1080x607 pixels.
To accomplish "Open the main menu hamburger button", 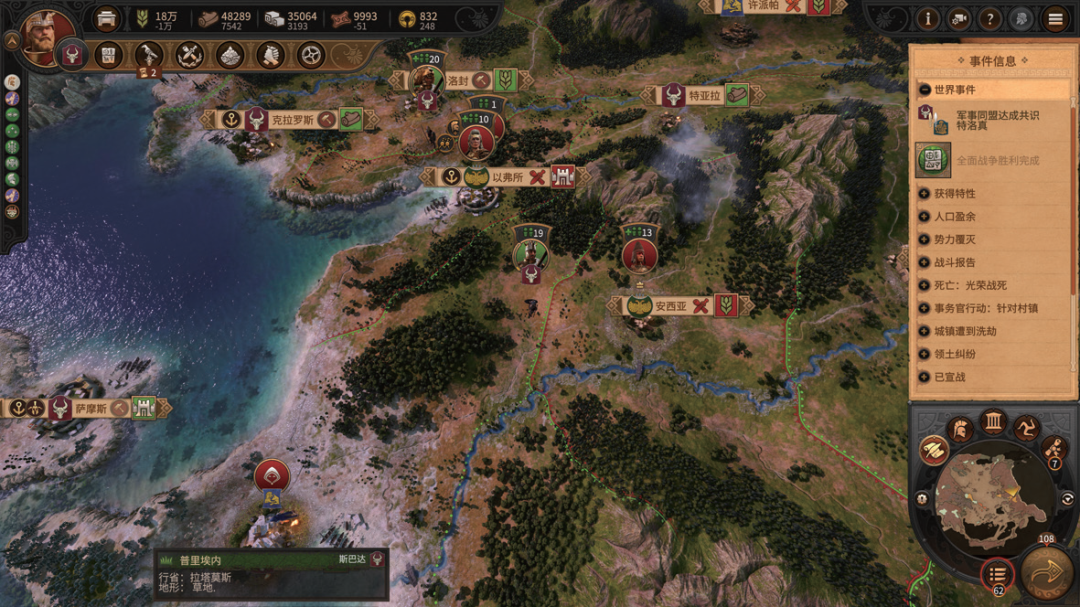I will pyautogui.click(x=1055, y=18).
